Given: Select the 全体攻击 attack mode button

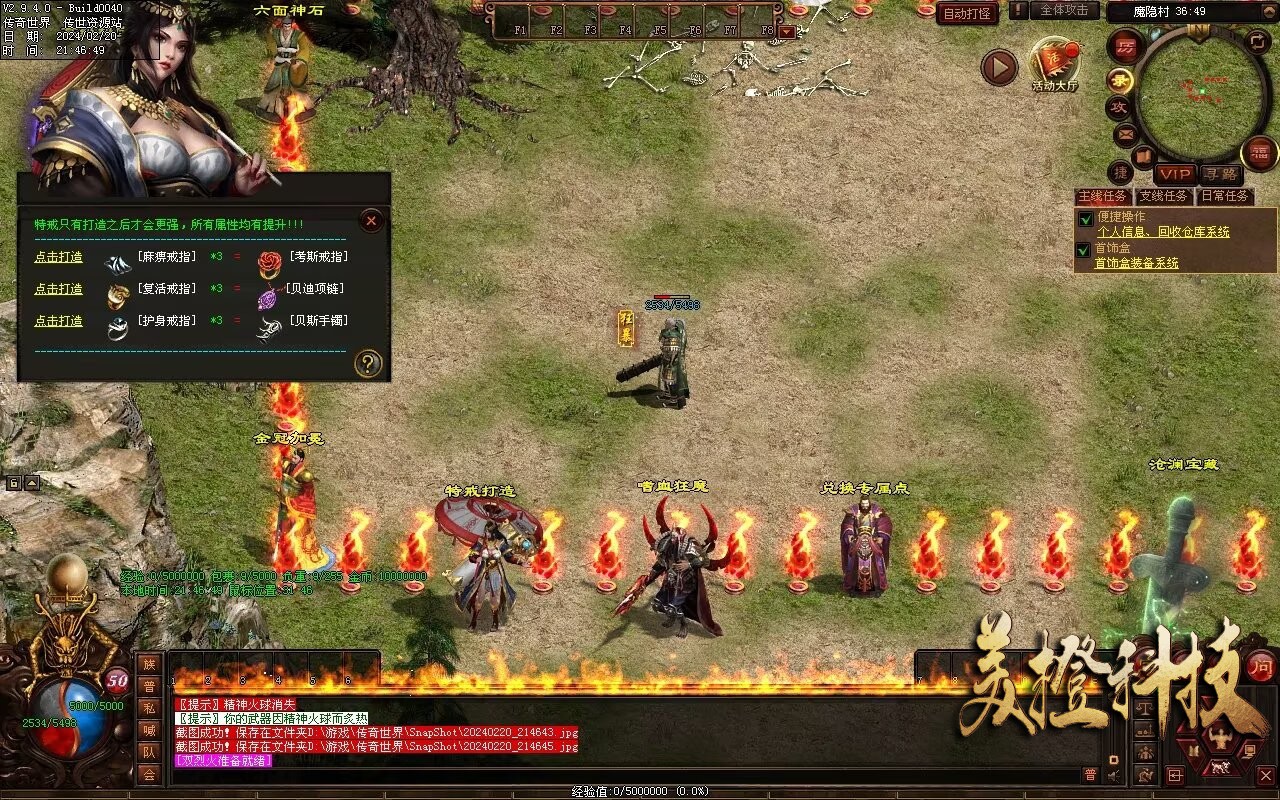Looking at the screenshot, I should [x=1064, y=10].
